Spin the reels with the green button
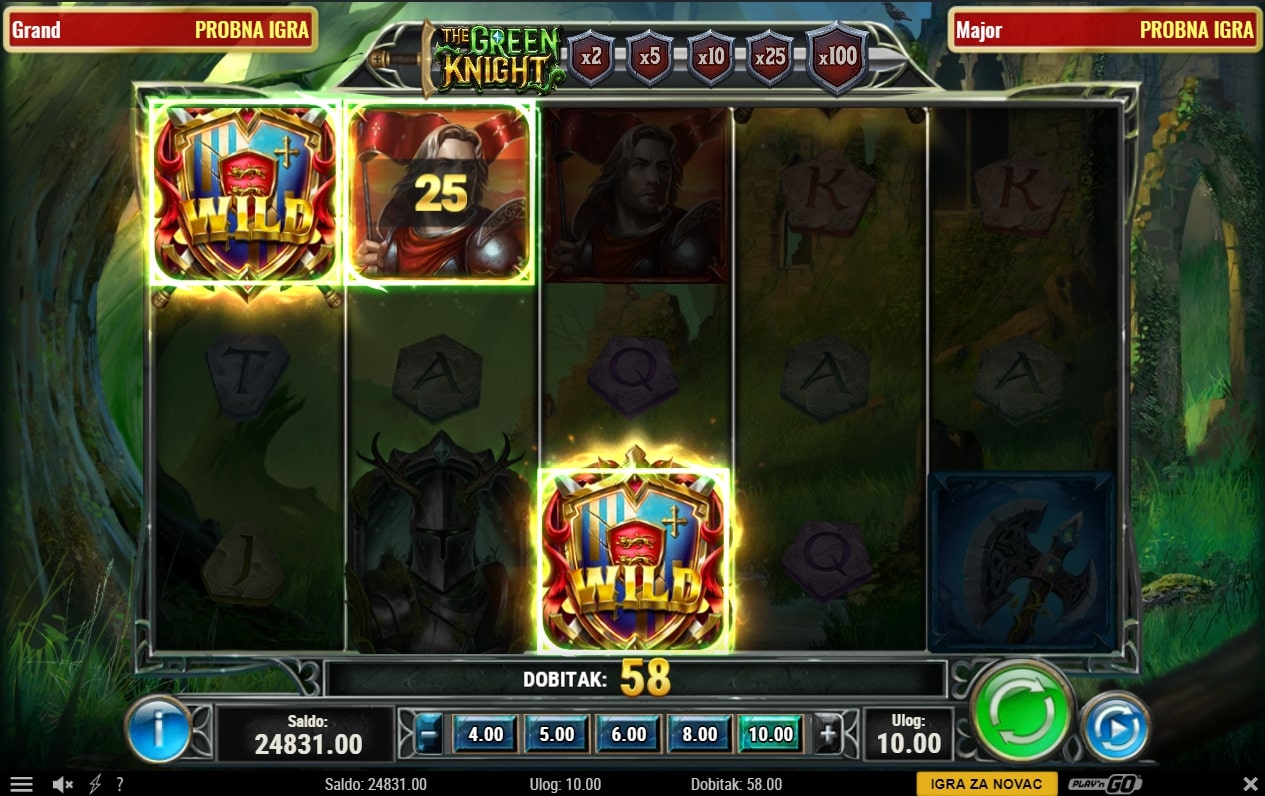Viewport: 1265px width, 796px height. 1021,711
